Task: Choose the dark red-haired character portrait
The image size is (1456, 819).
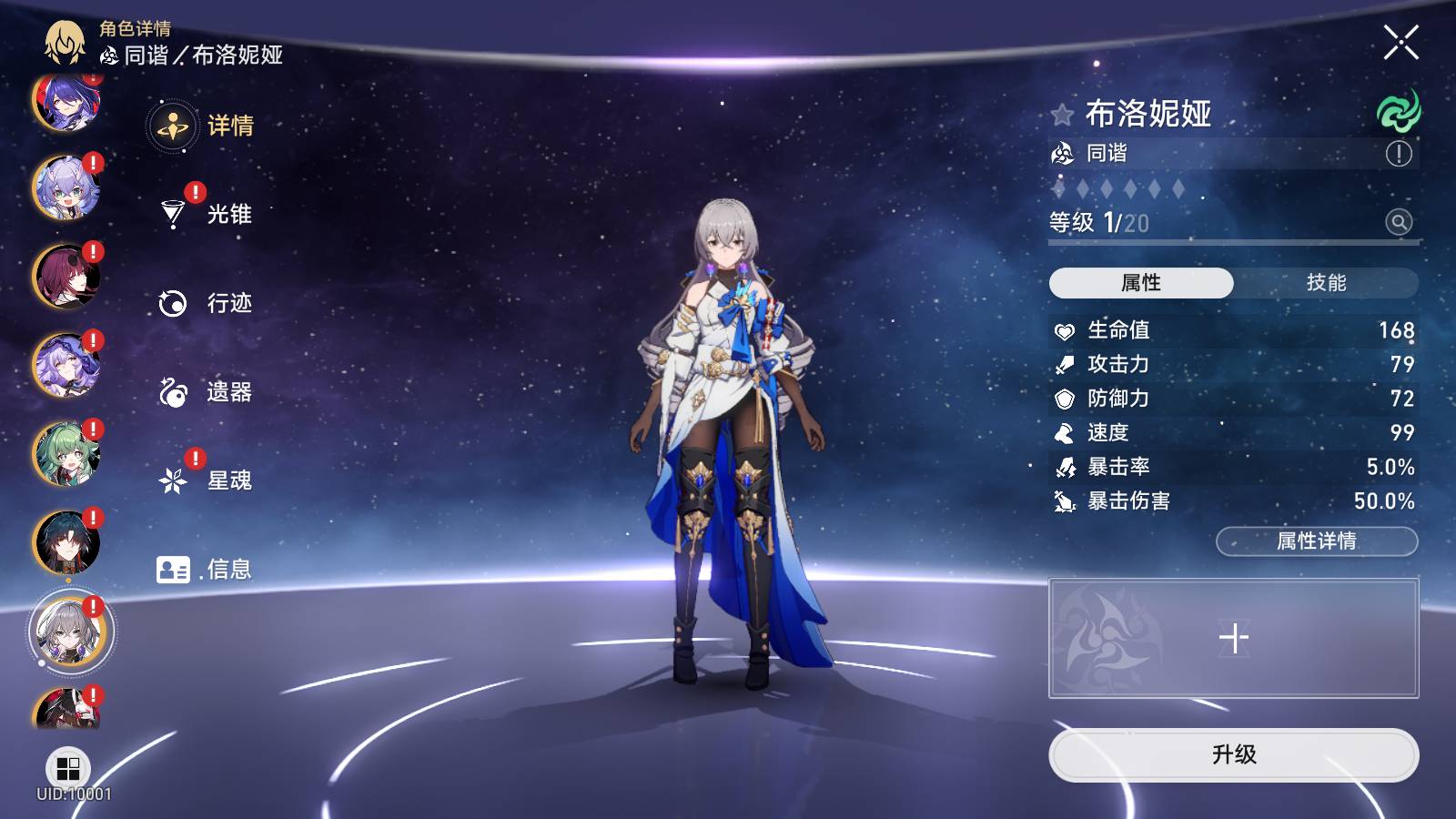Action: click(x=66, y=277)
